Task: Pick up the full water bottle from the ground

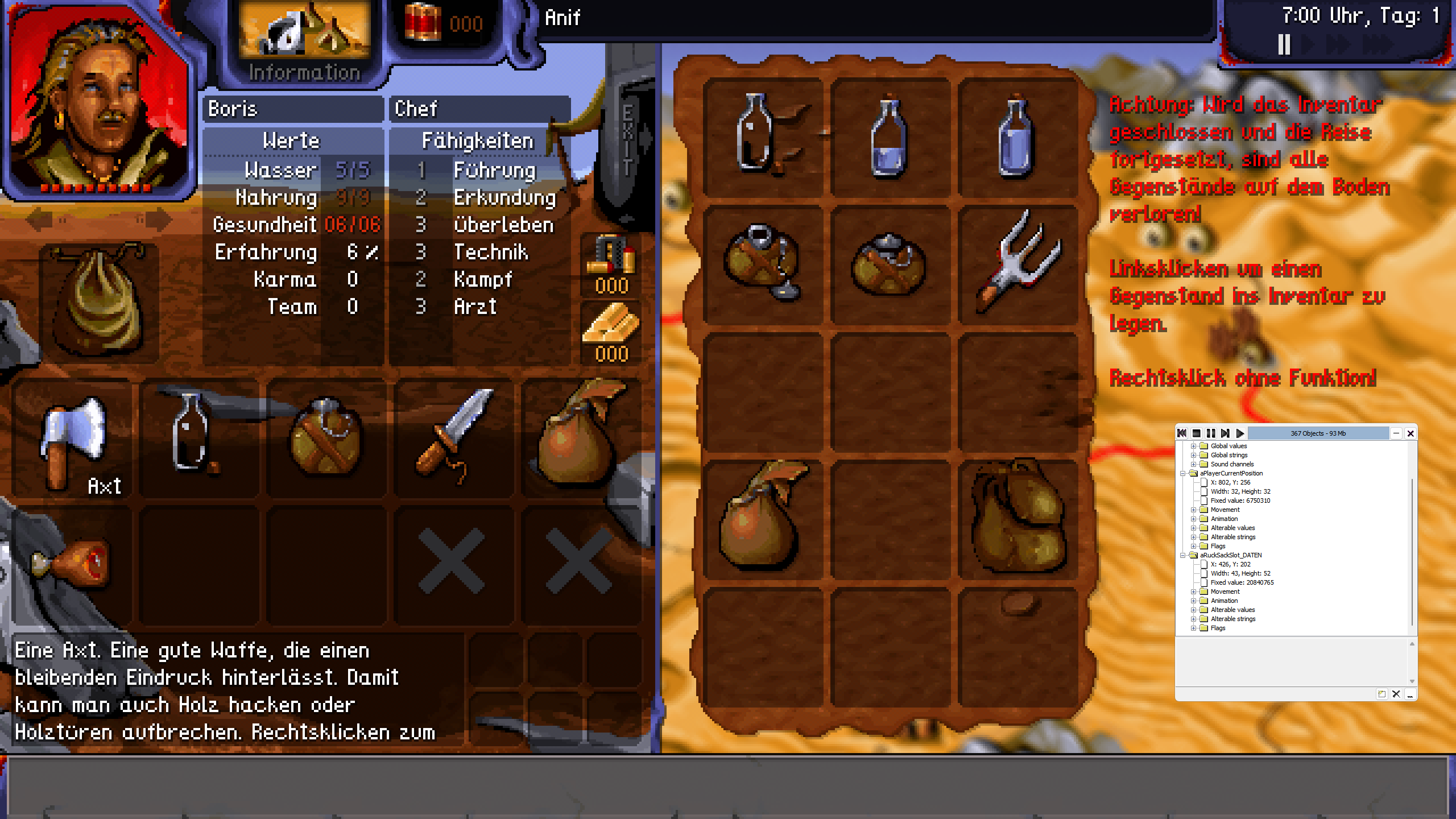Action: tap(1017, 138)
